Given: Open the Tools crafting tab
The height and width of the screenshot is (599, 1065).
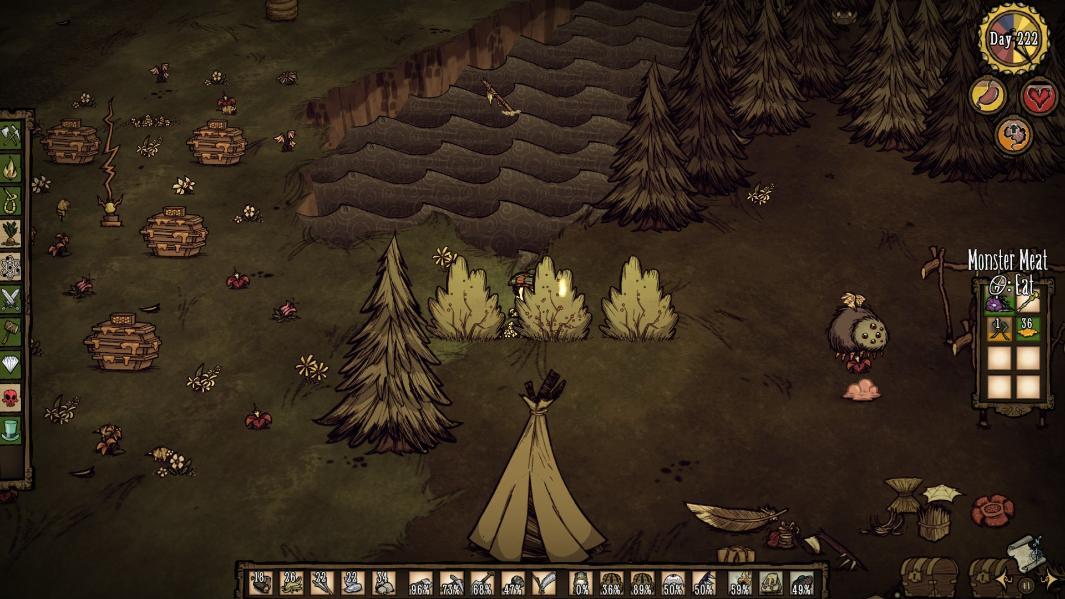Looking at the screenshot, I should 10,135.
